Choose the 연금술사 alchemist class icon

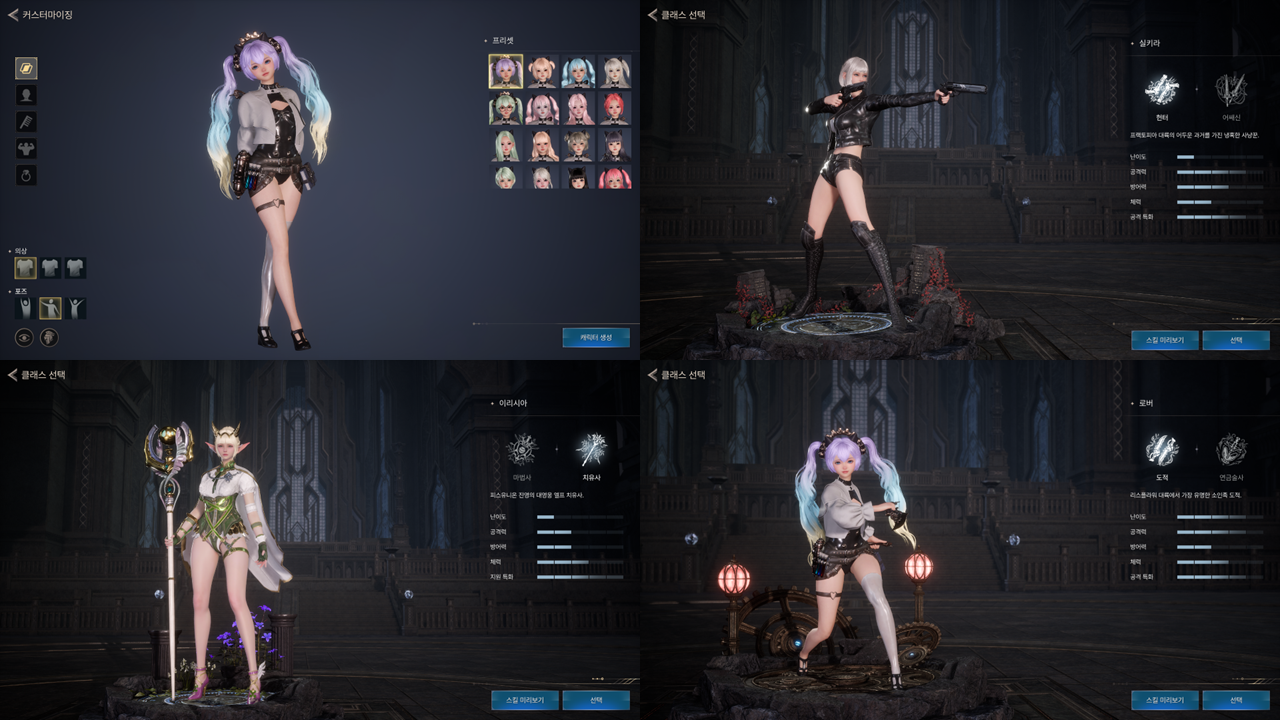[x=1230, y=451]
